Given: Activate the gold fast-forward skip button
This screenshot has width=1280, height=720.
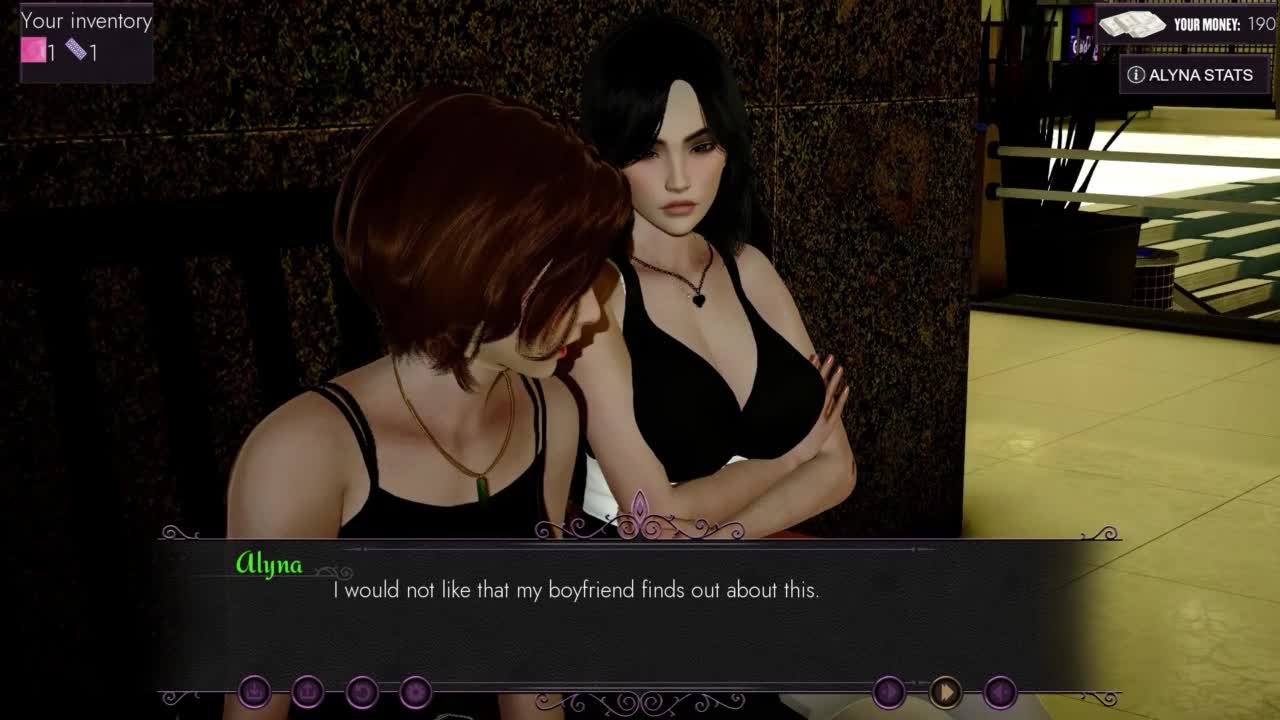Looking at the screenshot, I should click(x=945, y=691).
